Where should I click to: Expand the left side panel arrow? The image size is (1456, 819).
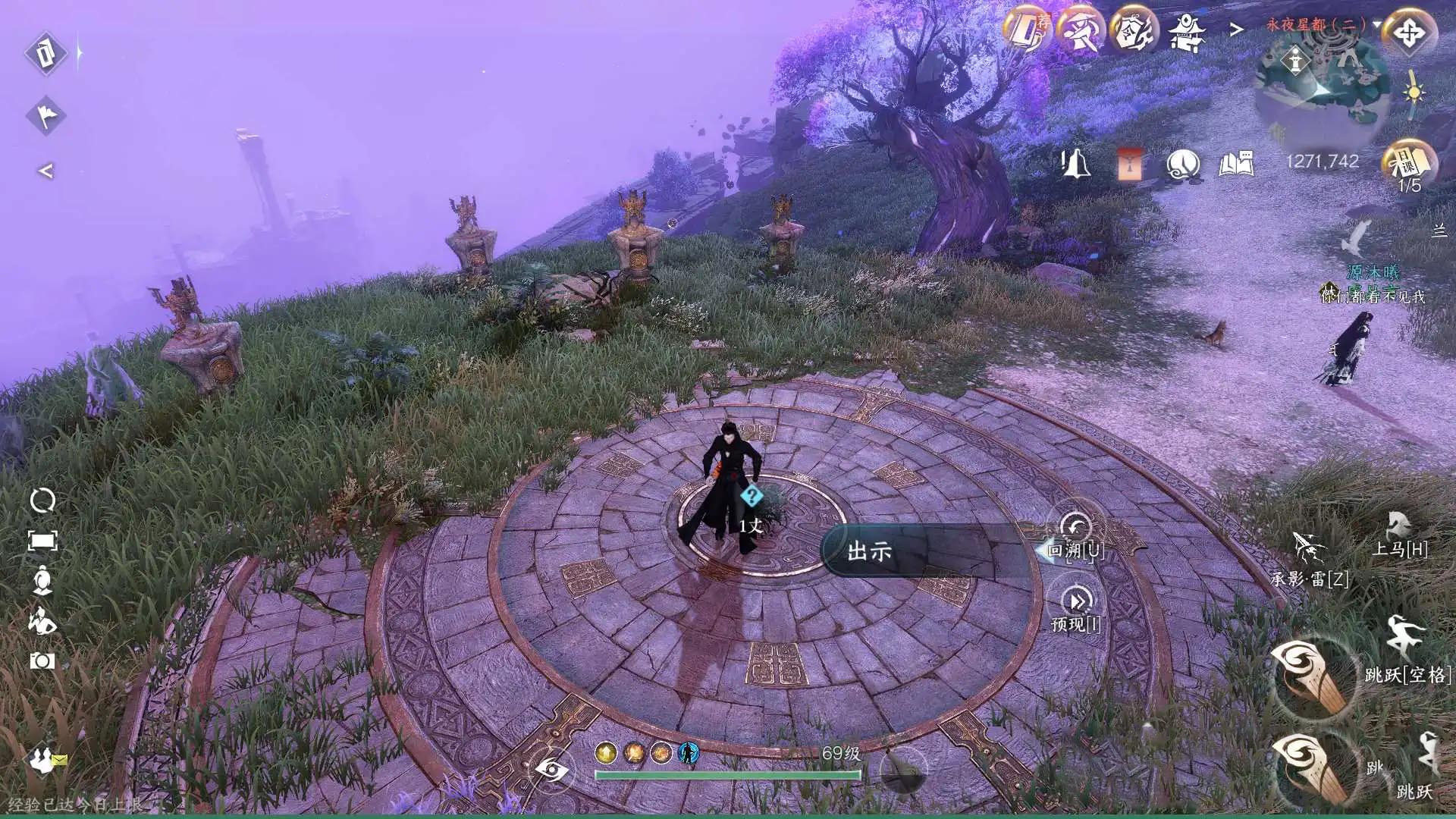[x=45, y=171]
